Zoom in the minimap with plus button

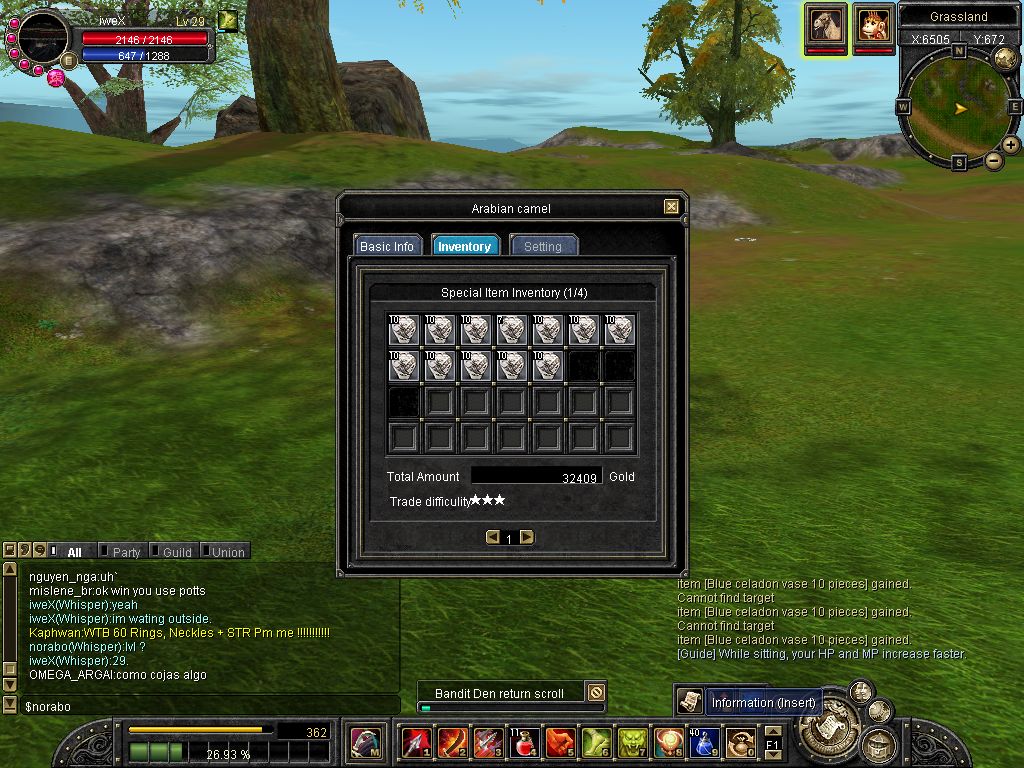tap(1011, 145)
